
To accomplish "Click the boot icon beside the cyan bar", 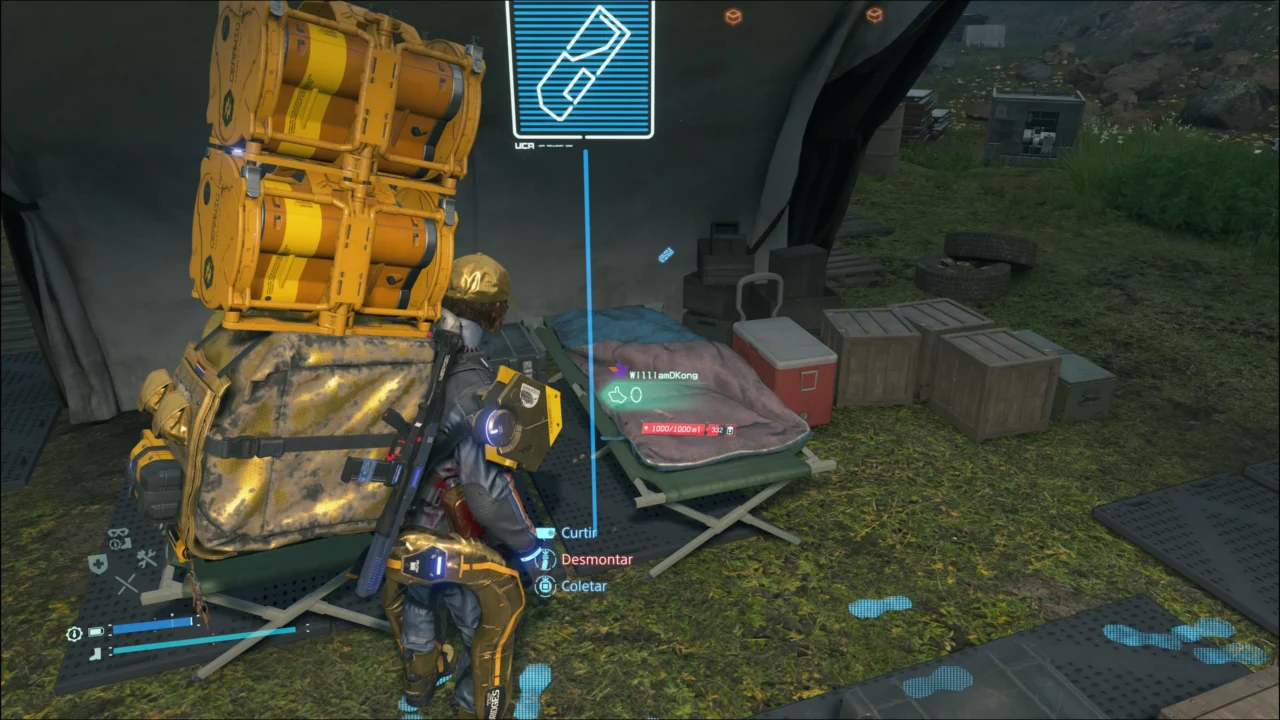I will (95, 653).
